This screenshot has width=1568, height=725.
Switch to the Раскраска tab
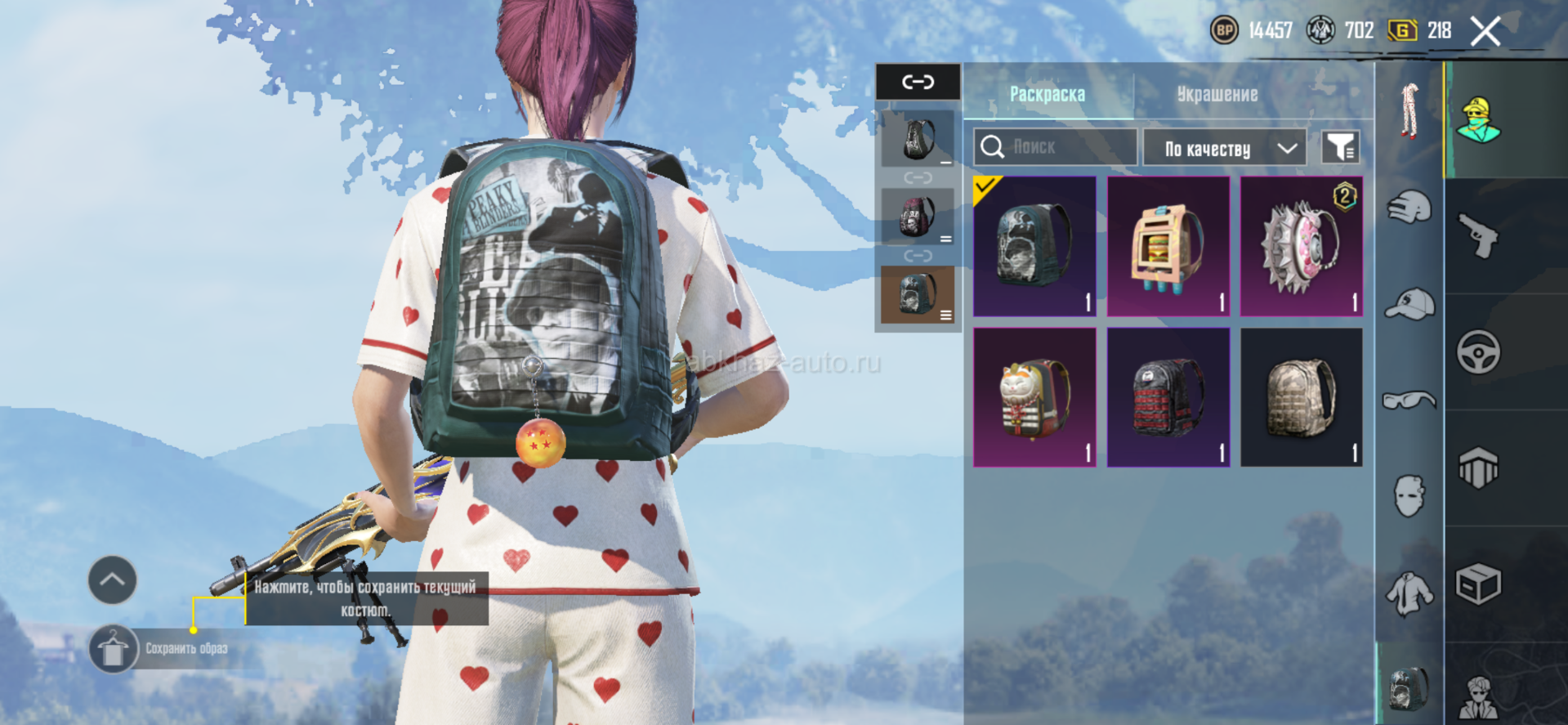pos(1047,95)
